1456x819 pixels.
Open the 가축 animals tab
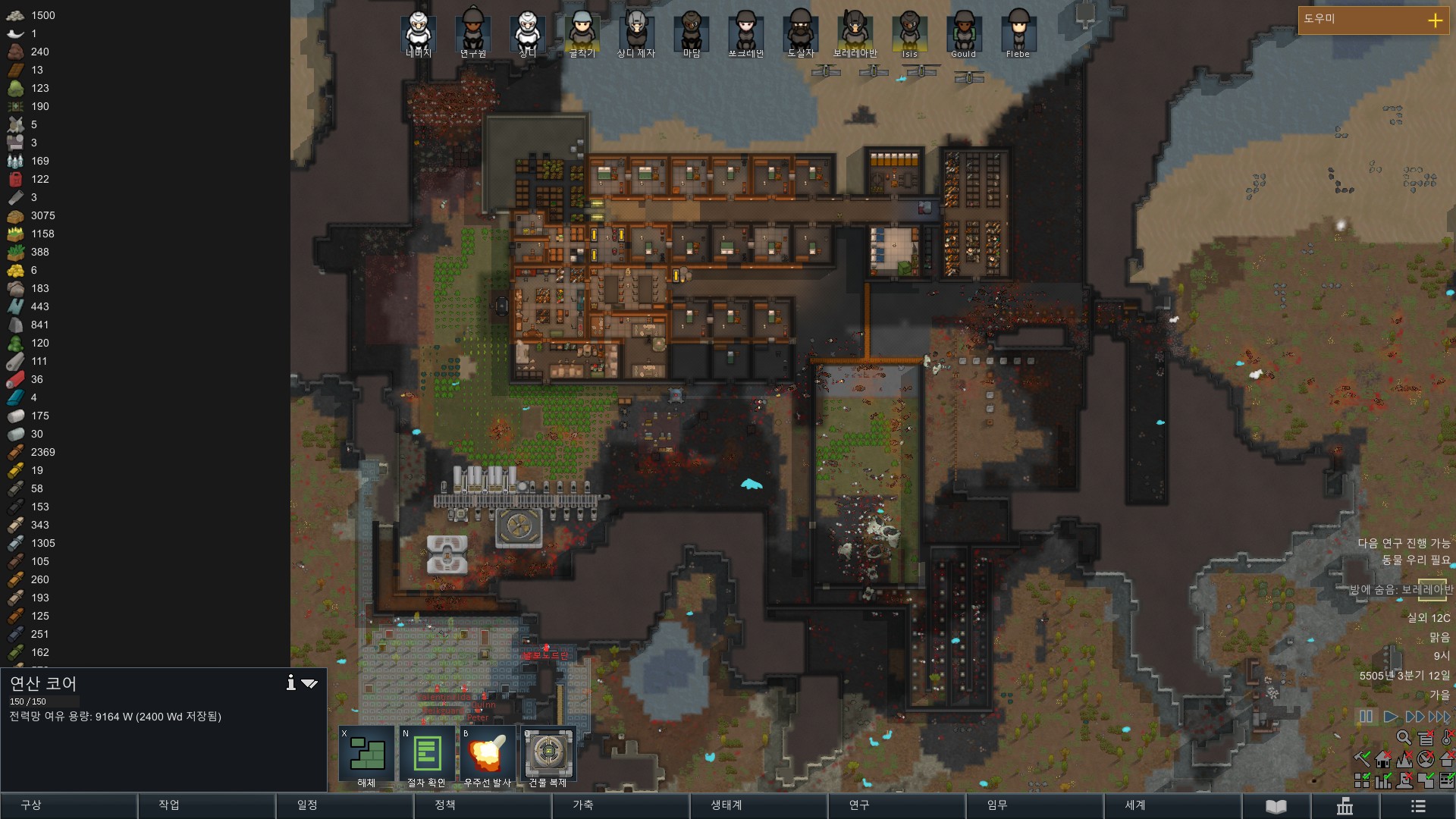[583, 805]
